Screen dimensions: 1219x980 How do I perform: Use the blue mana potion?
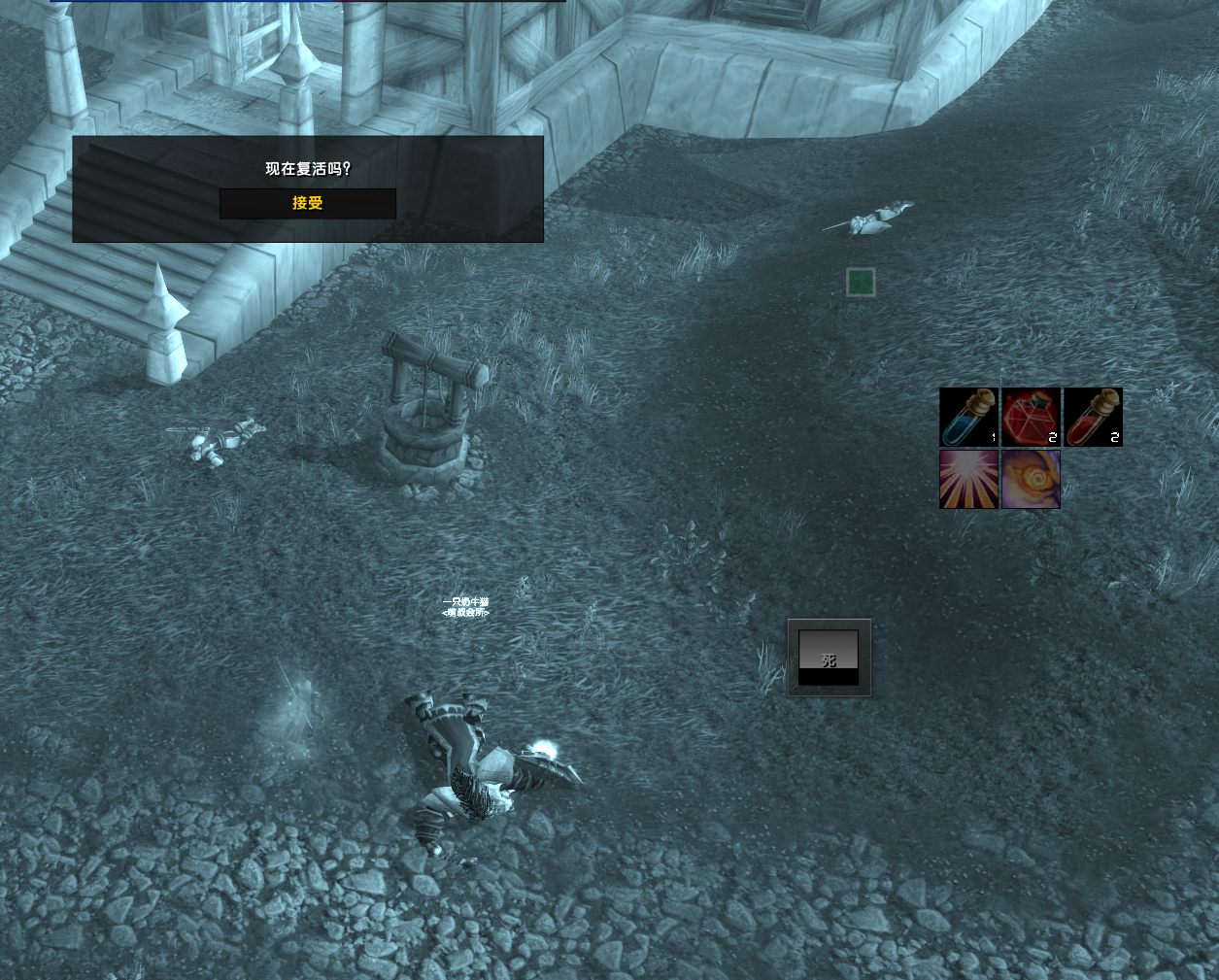[x=968, y=418]
